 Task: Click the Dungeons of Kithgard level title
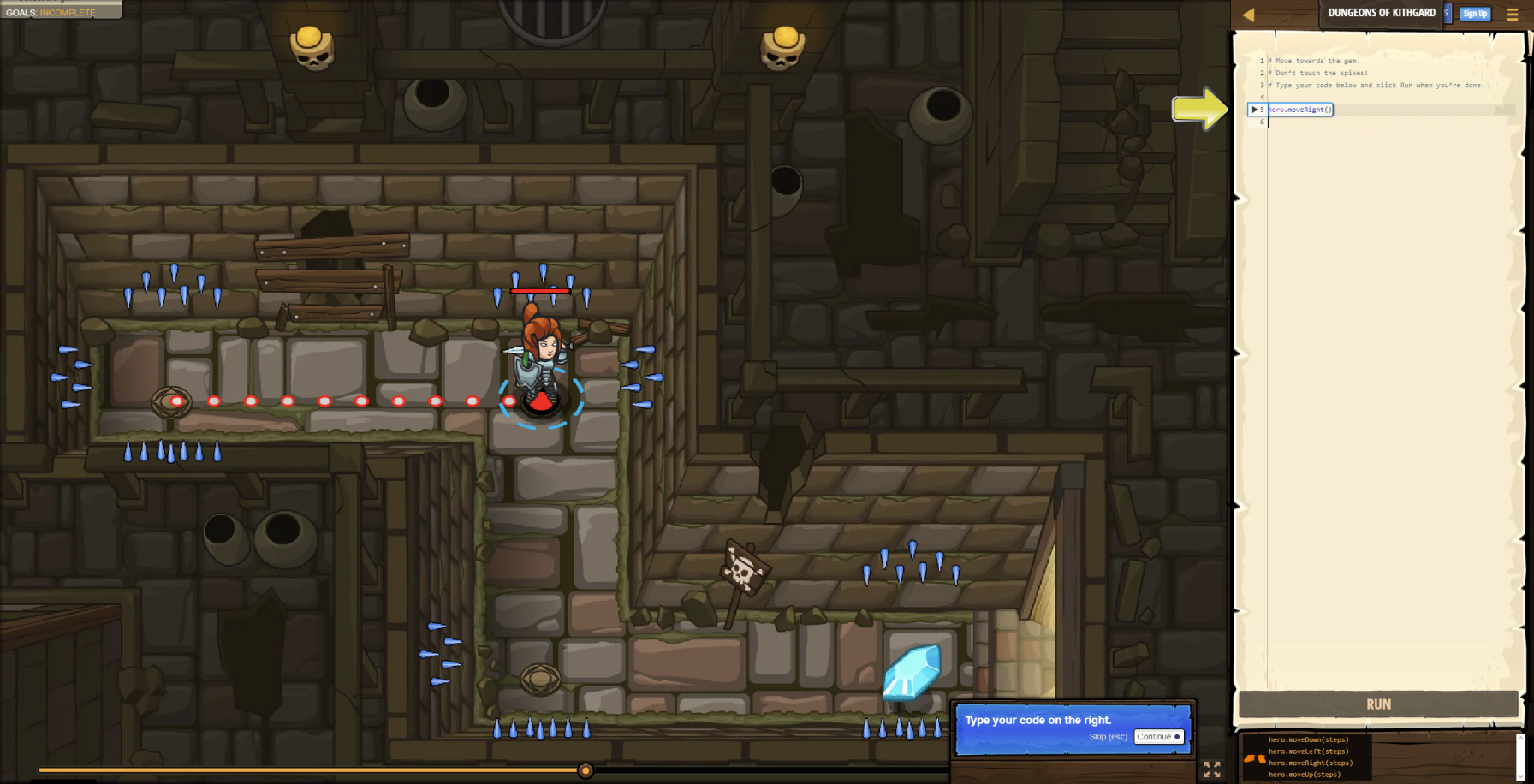pos(1382,13)
